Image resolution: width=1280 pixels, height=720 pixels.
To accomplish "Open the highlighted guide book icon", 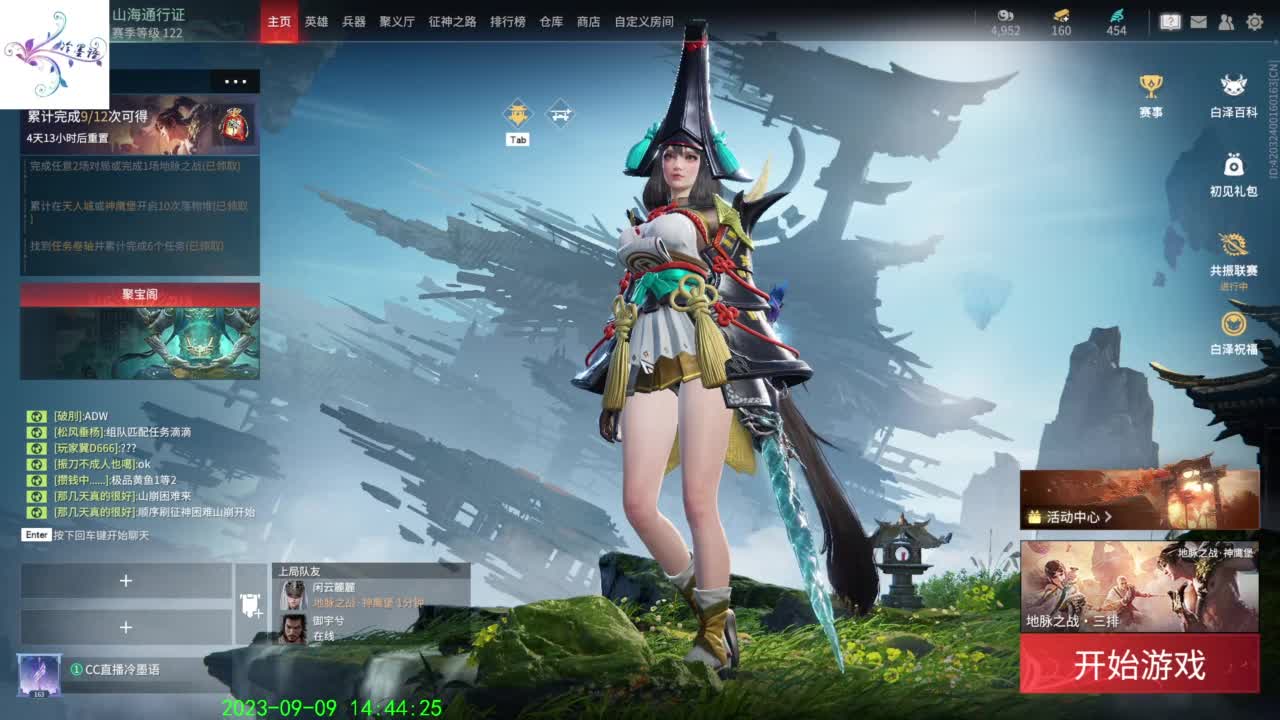I will click(x=1170, y=22).
